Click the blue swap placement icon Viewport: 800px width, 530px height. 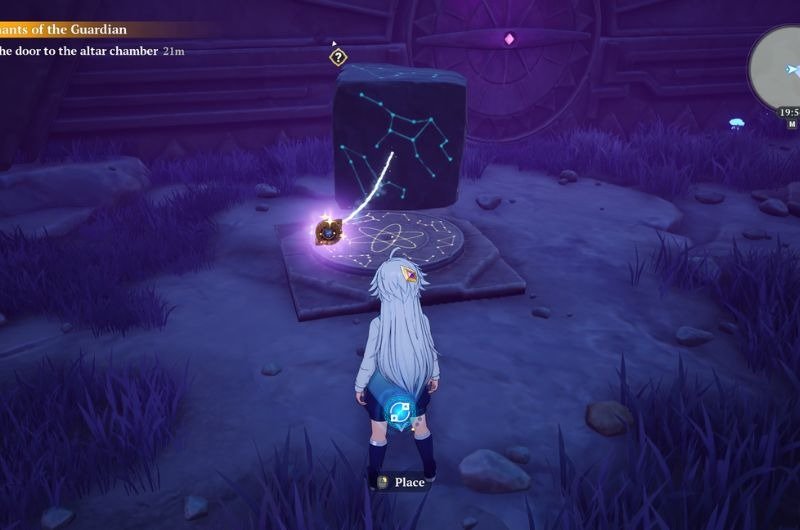tap(401, 411)
